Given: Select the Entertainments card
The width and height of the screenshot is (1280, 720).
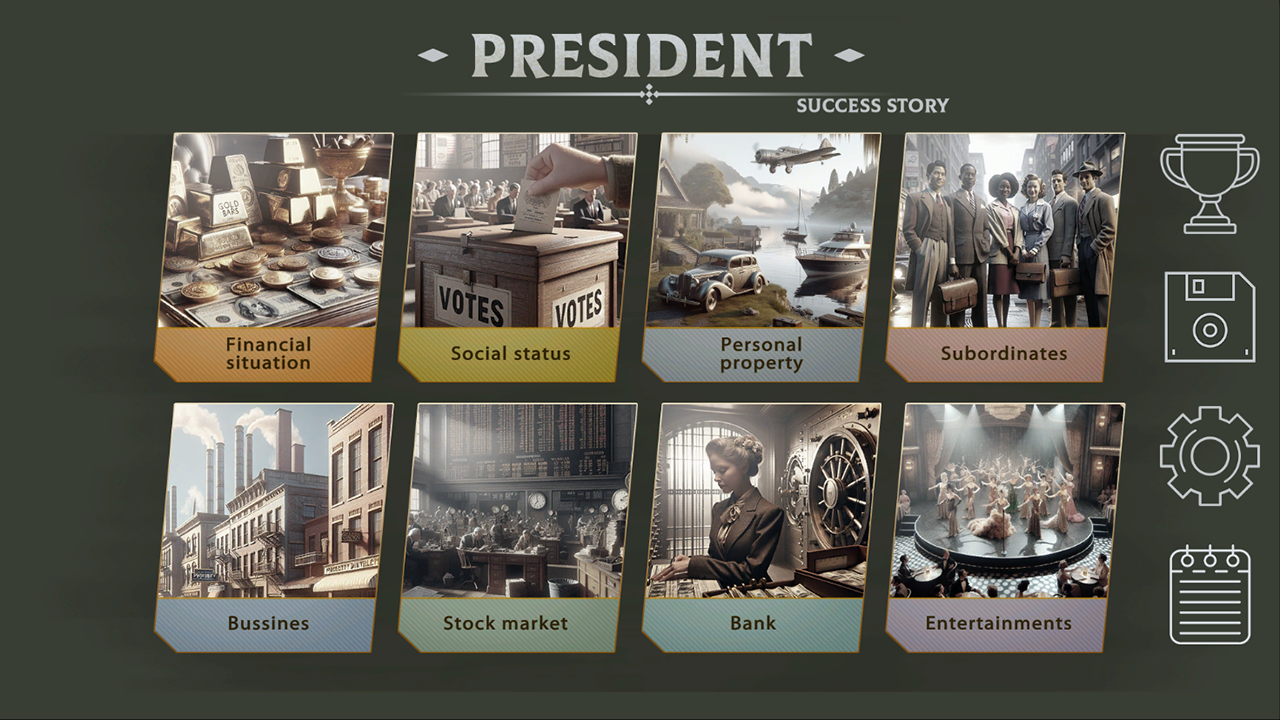Looking at the screenshot, I should 1005,526.
